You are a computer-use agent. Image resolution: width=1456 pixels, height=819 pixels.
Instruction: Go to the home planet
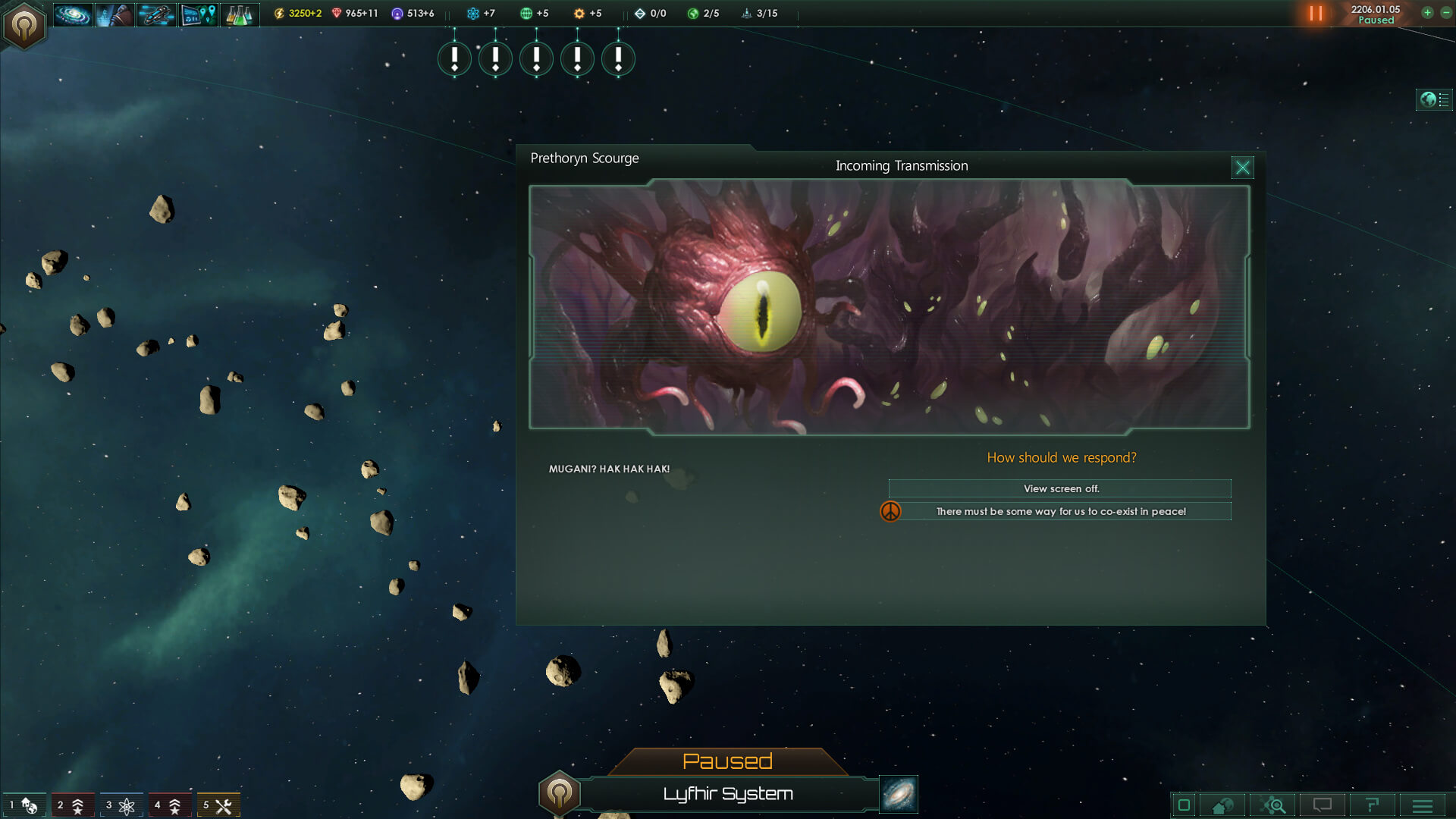tap(1223, 805)
